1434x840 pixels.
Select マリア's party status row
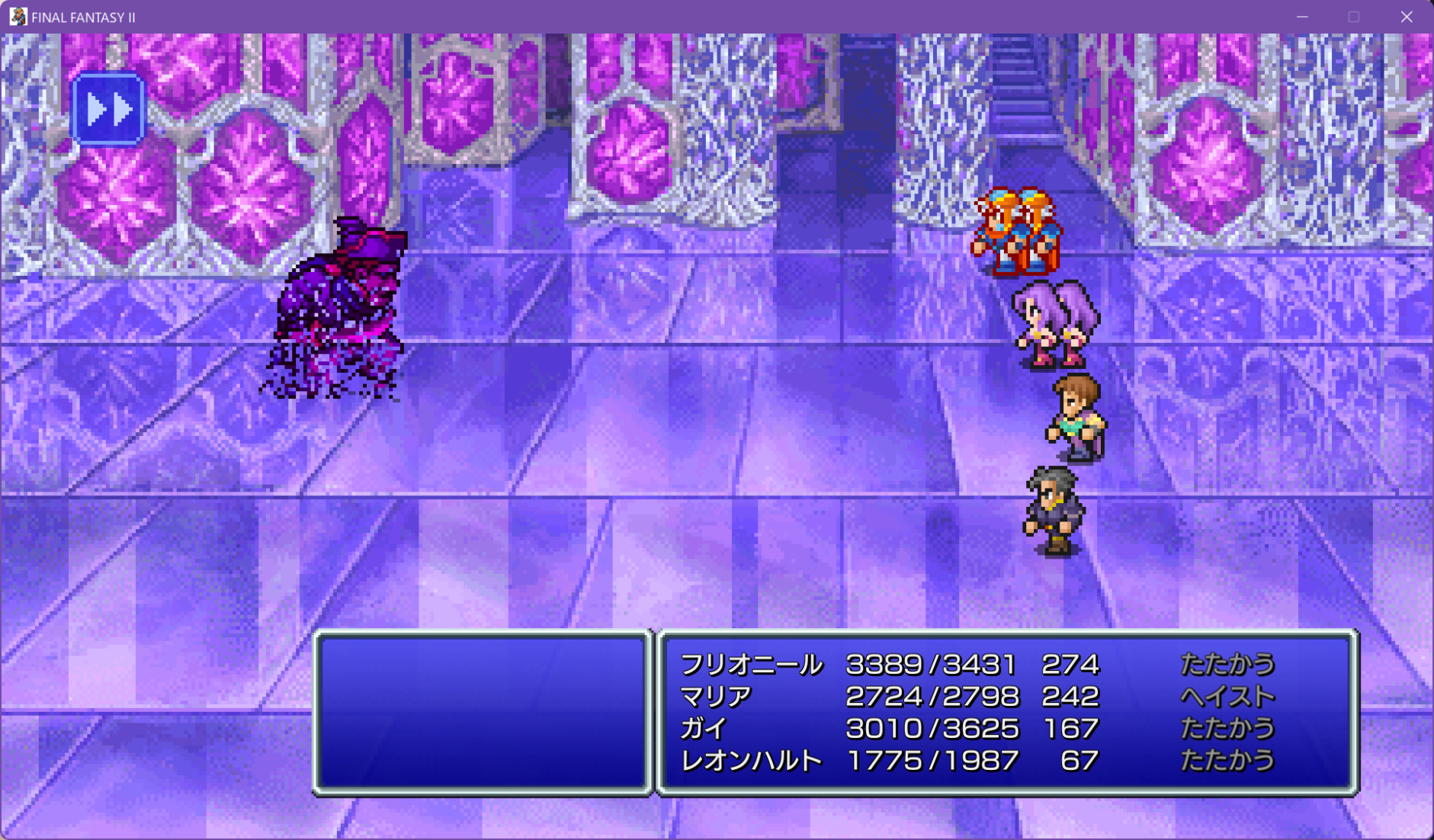[x=976, y=697]
